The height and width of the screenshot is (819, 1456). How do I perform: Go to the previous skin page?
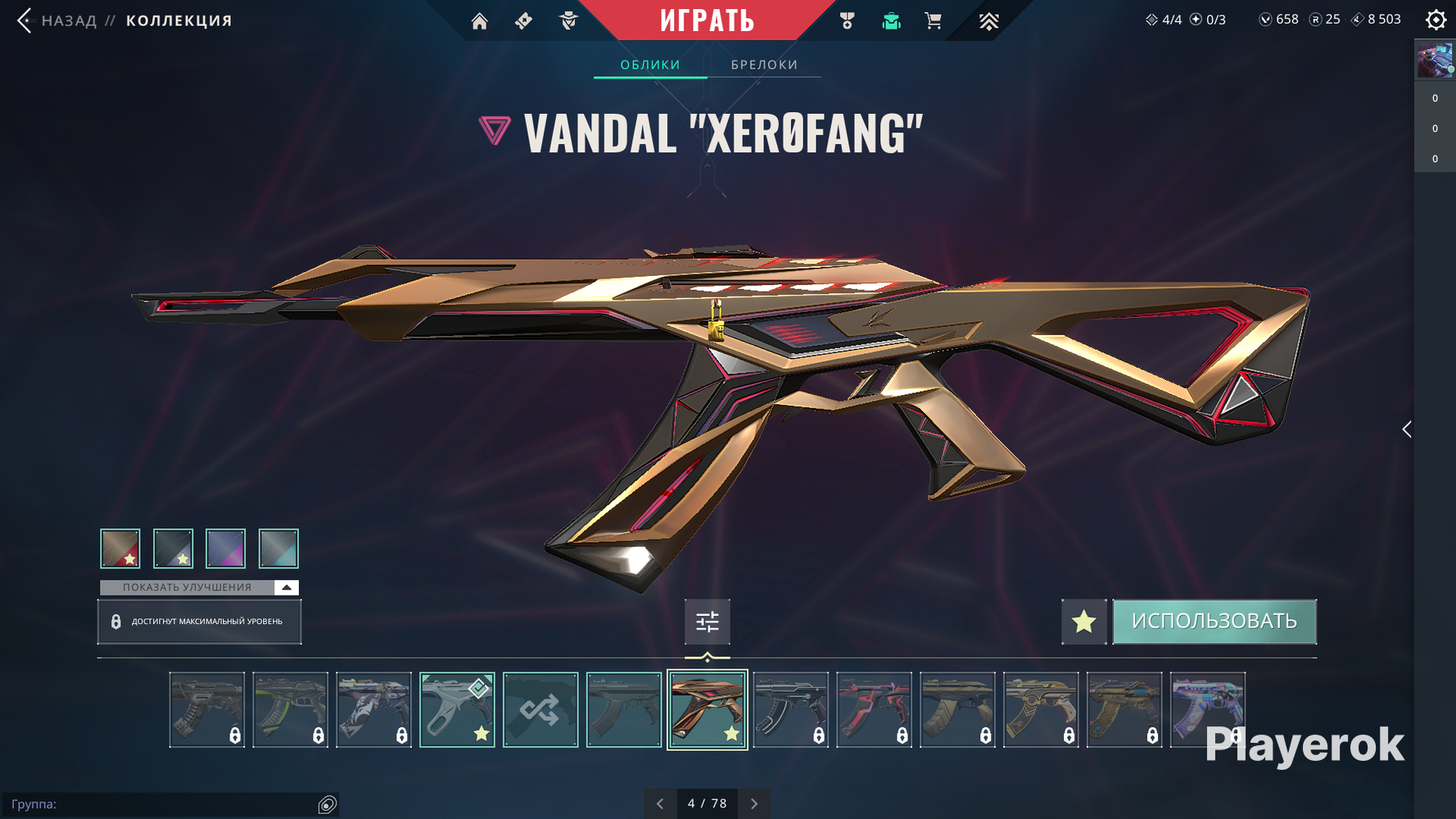point(660,803)
